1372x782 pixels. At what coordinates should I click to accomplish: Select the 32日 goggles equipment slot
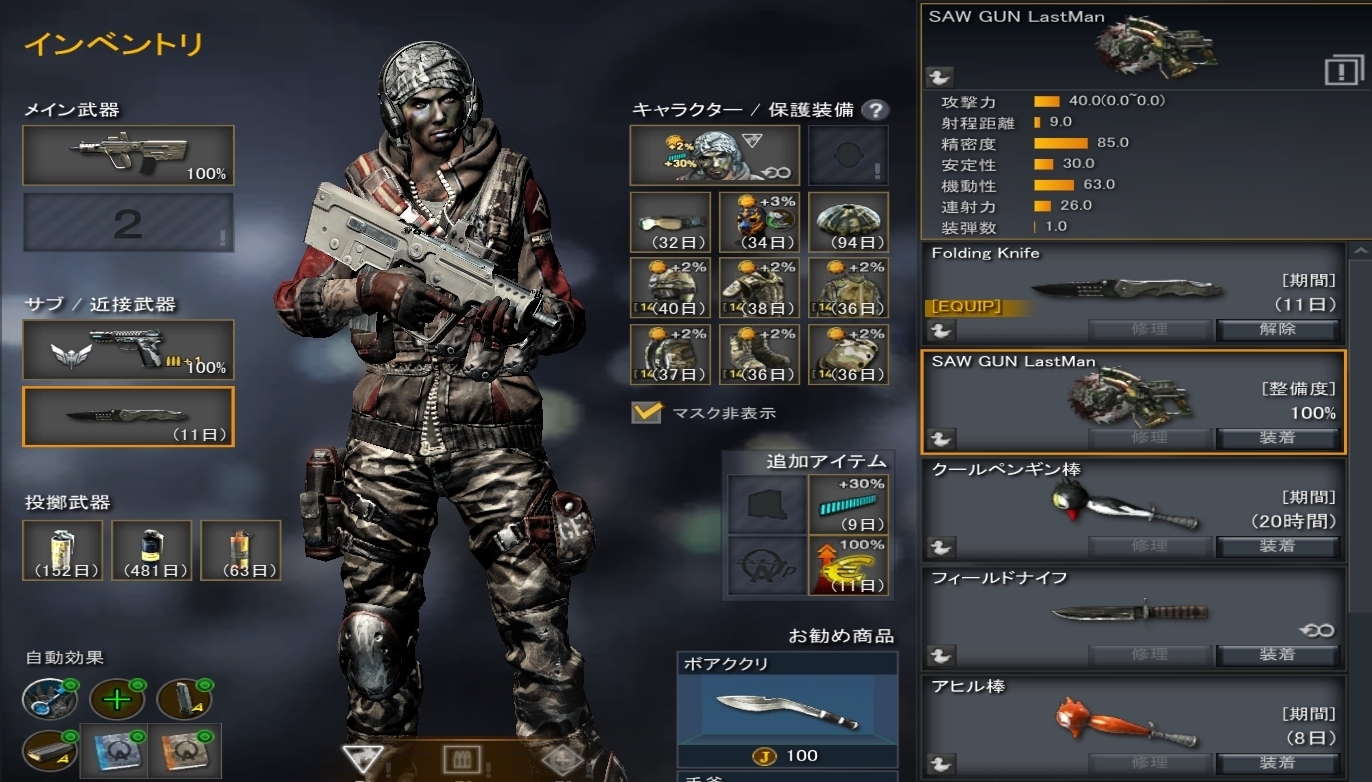670,222
